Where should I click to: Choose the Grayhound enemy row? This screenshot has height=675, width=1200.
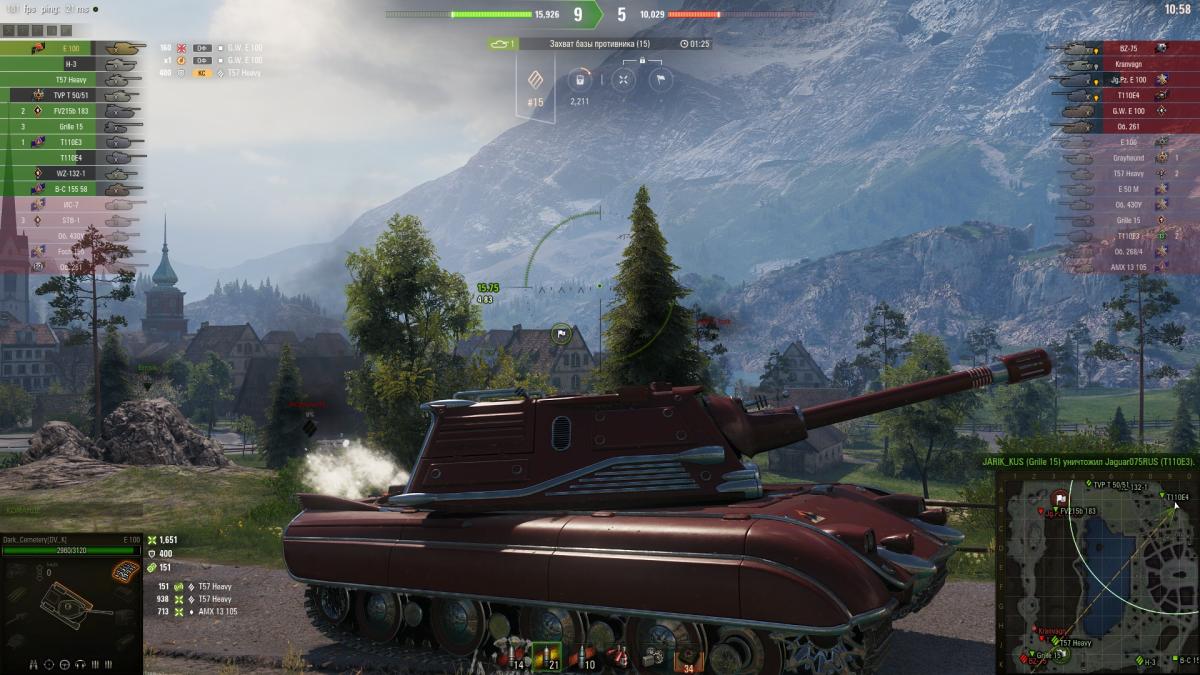pos(1125,157)
